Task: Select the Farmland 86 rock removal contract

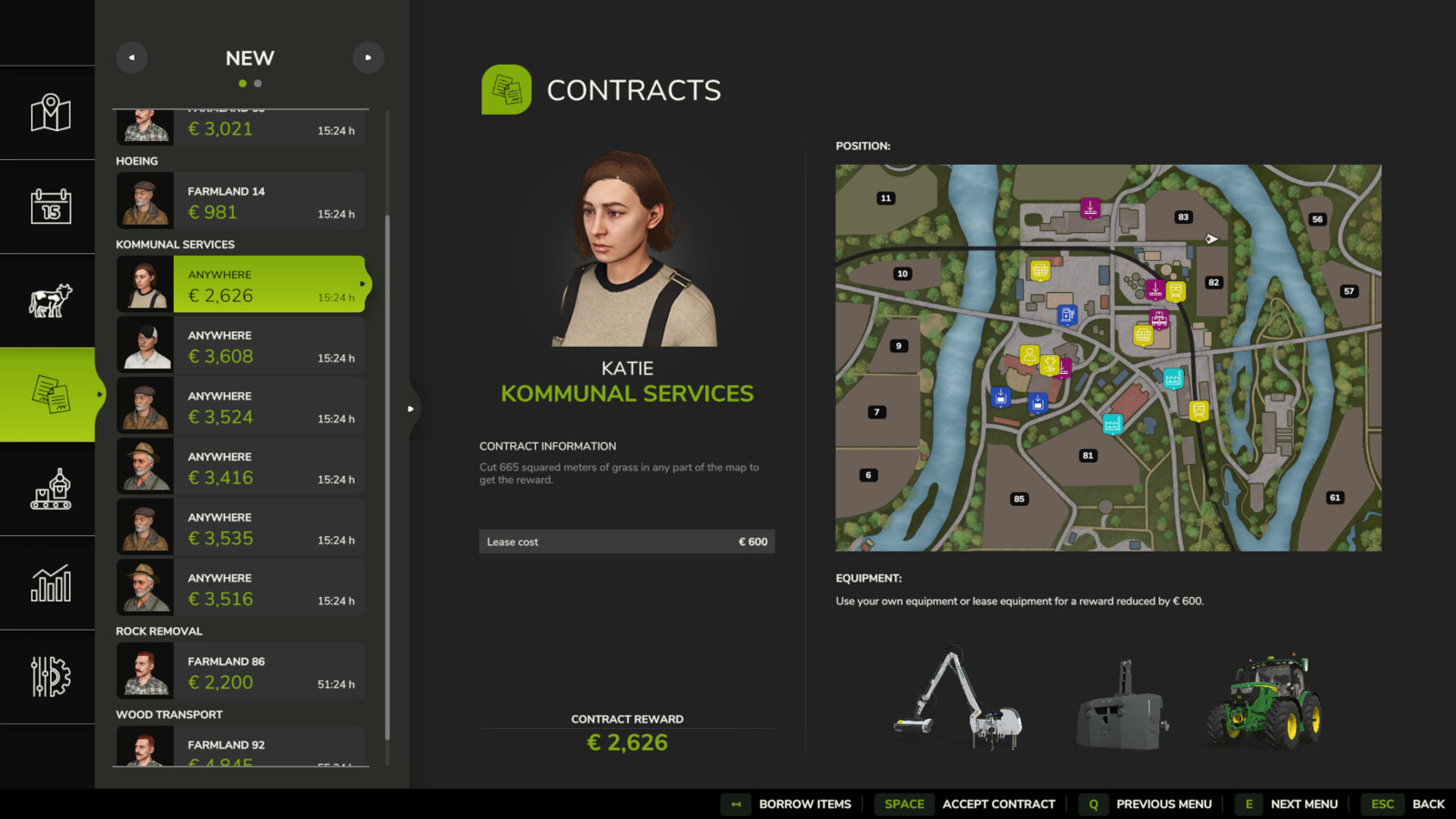Action: [255, 671]
